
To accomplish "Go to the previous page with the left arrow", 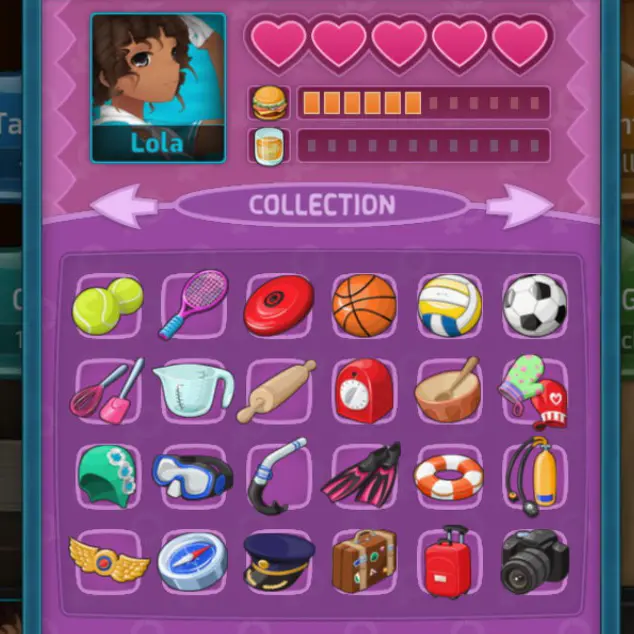I will click(123, 206).
